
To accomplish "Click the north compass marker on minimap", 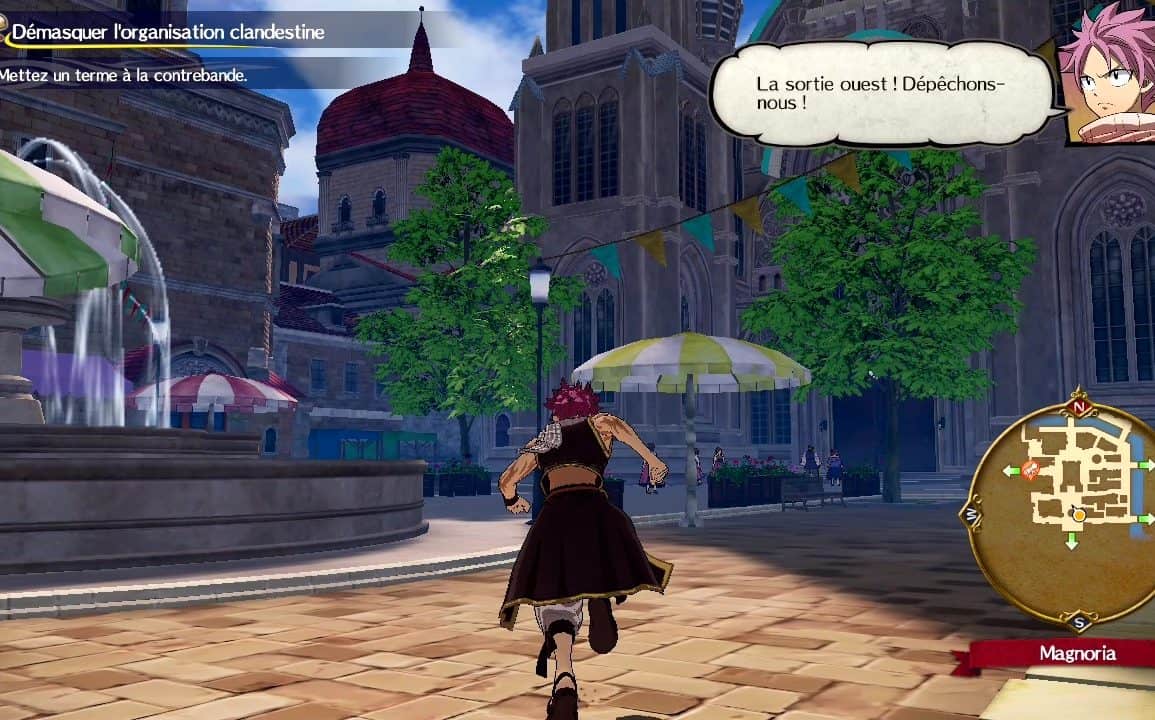I will pos(1078,407).
